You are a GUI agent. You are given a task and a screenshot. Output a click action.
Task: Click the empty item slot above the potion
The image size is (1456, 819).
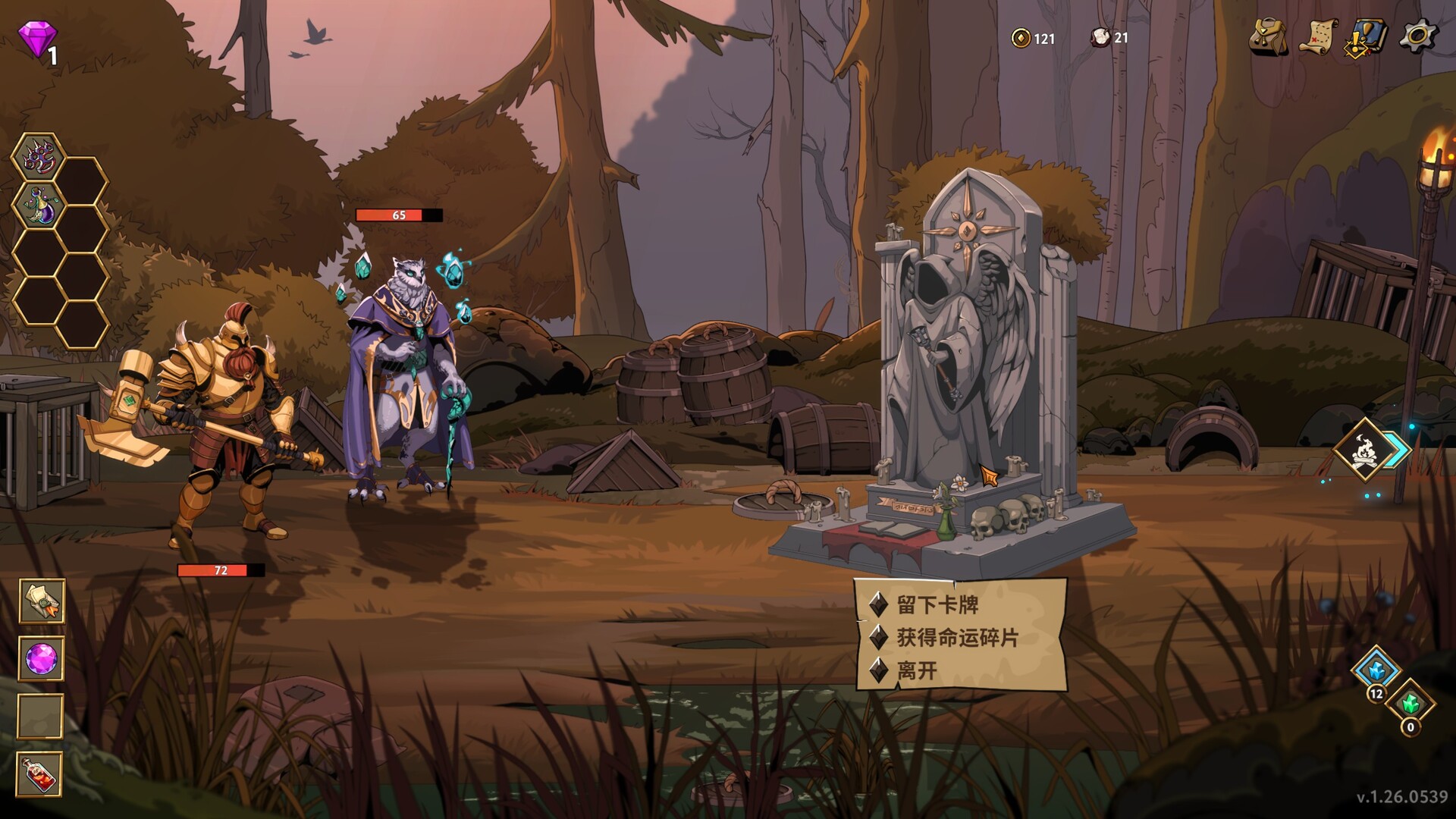tap(43, 714)
